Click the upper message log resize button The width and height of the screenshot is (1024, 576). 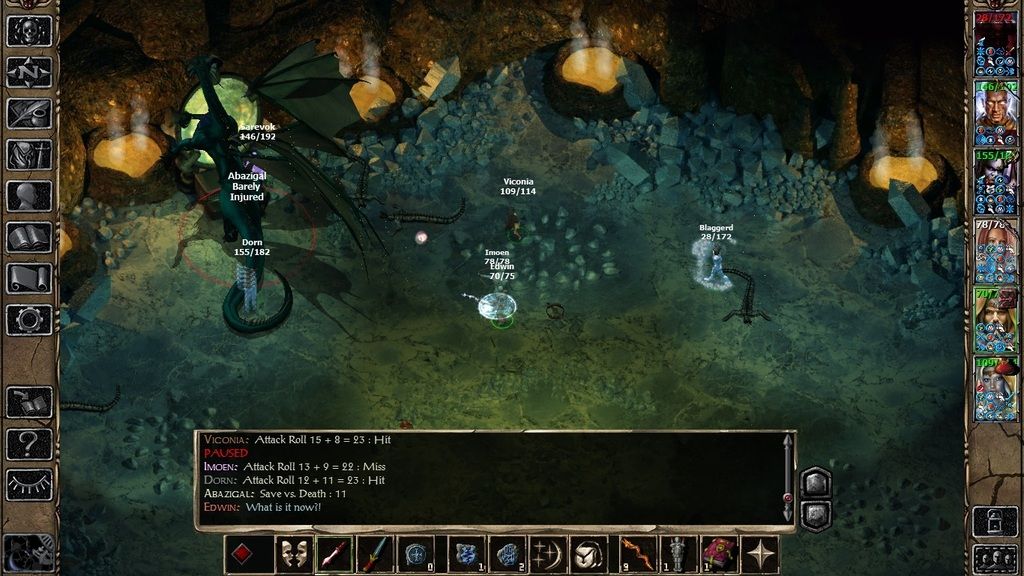pyautogui.click(x=815, y=482)
